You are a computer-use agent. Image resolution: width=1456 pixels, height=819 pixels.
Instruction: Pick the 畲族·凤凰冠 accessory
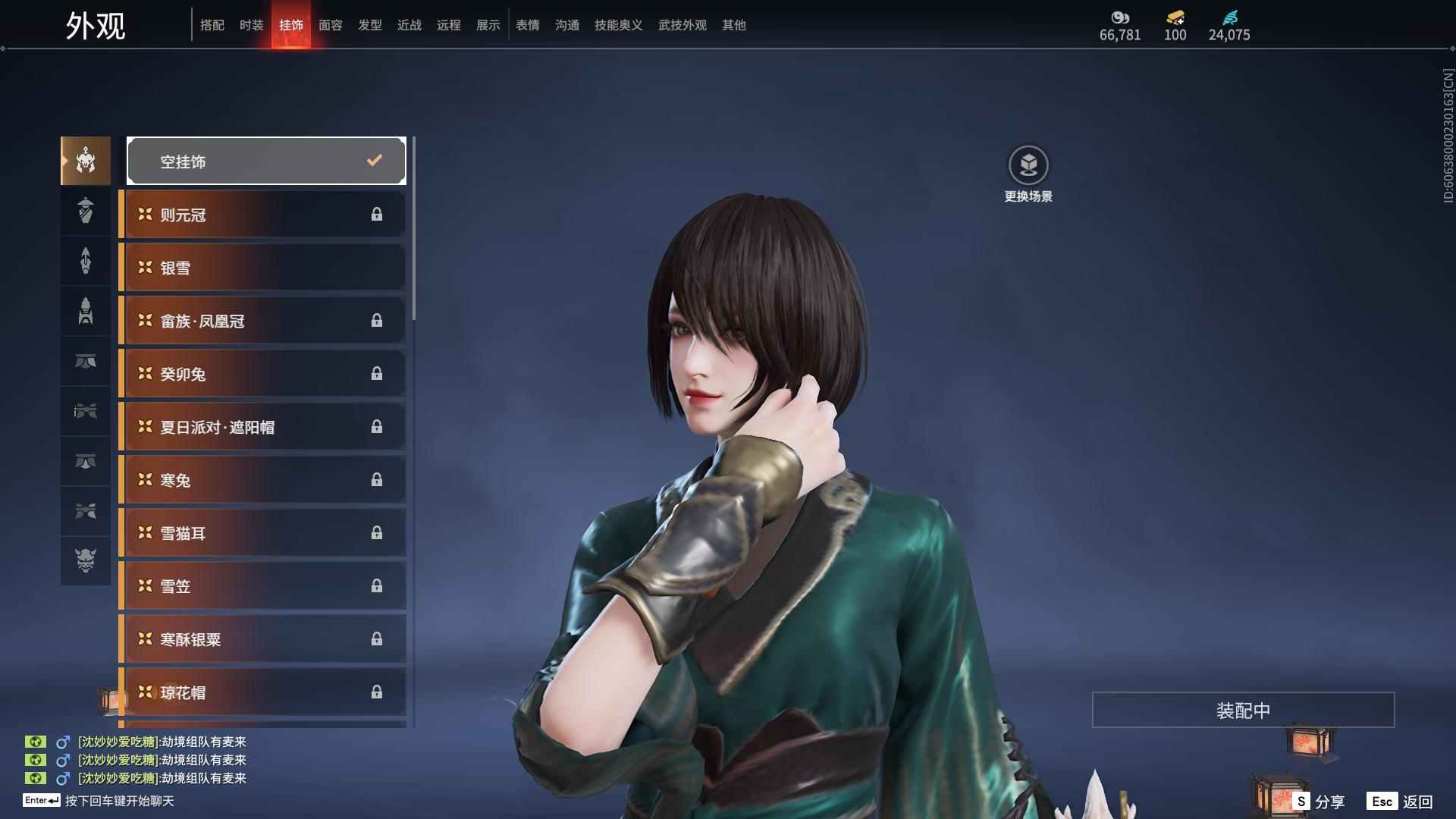coord(262,321)
